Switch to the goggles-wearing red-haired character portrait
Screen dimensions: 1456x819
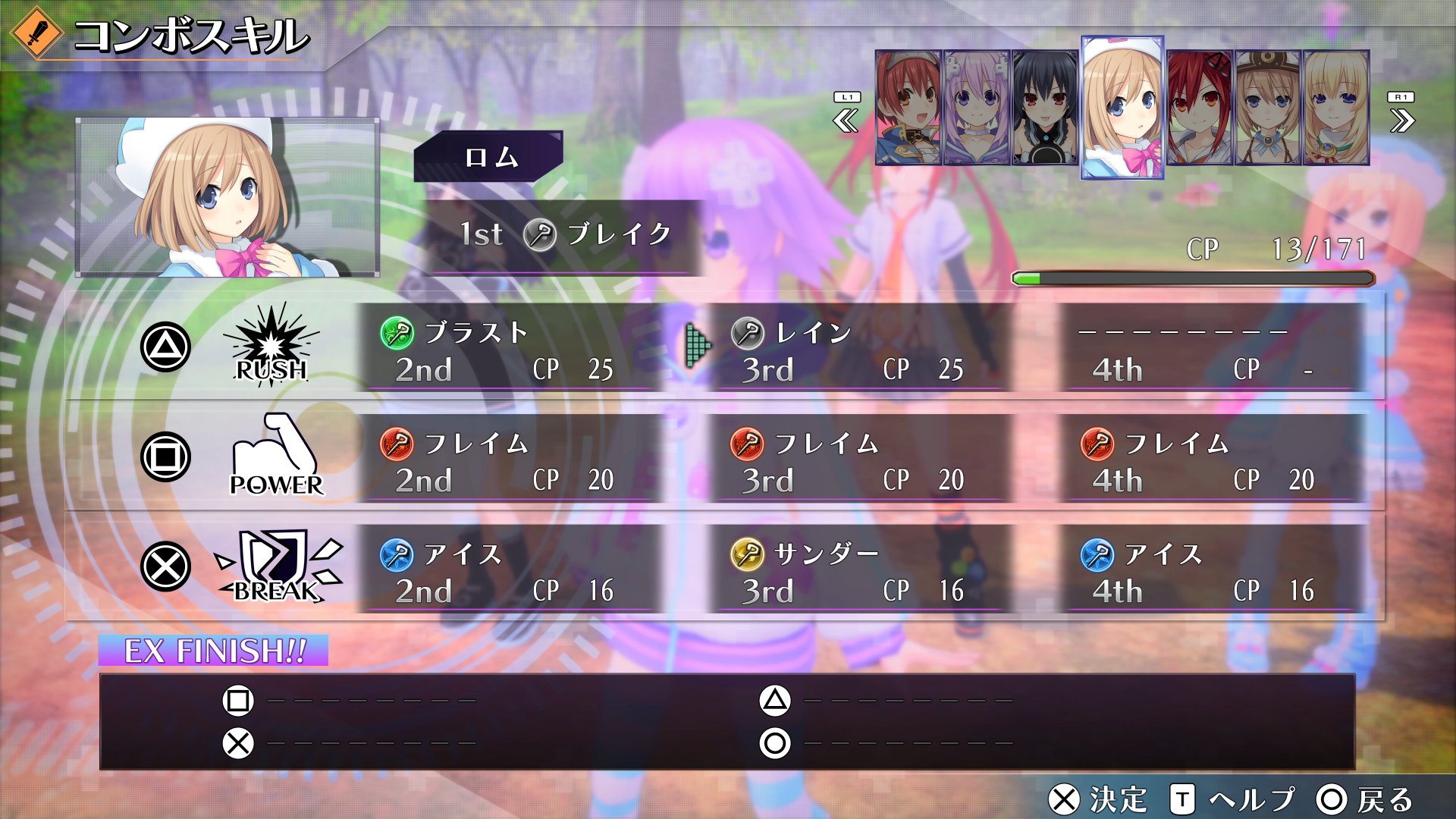[x=908, y=108]
